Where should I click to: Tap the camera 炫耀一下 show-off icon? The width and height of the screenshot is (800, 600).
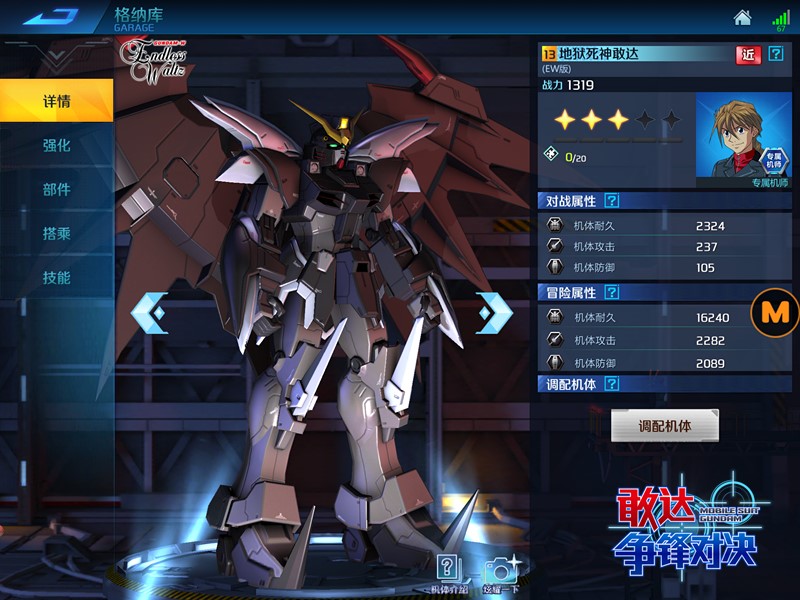point(500,571)
